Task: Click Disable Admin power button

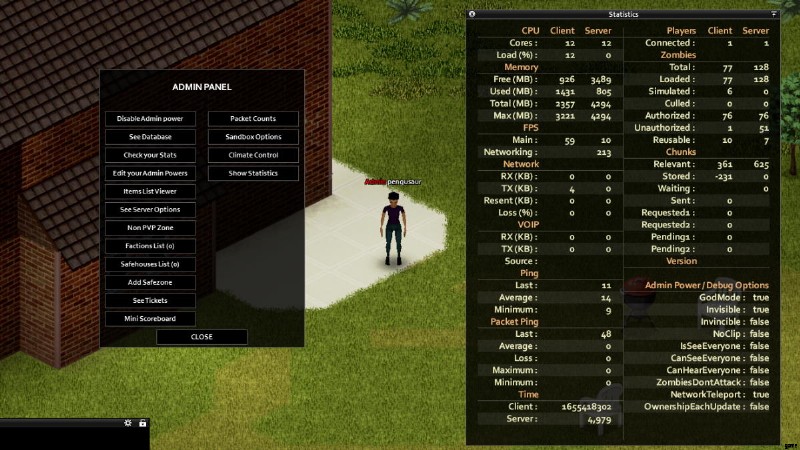Action: click(x=150, y=119)
